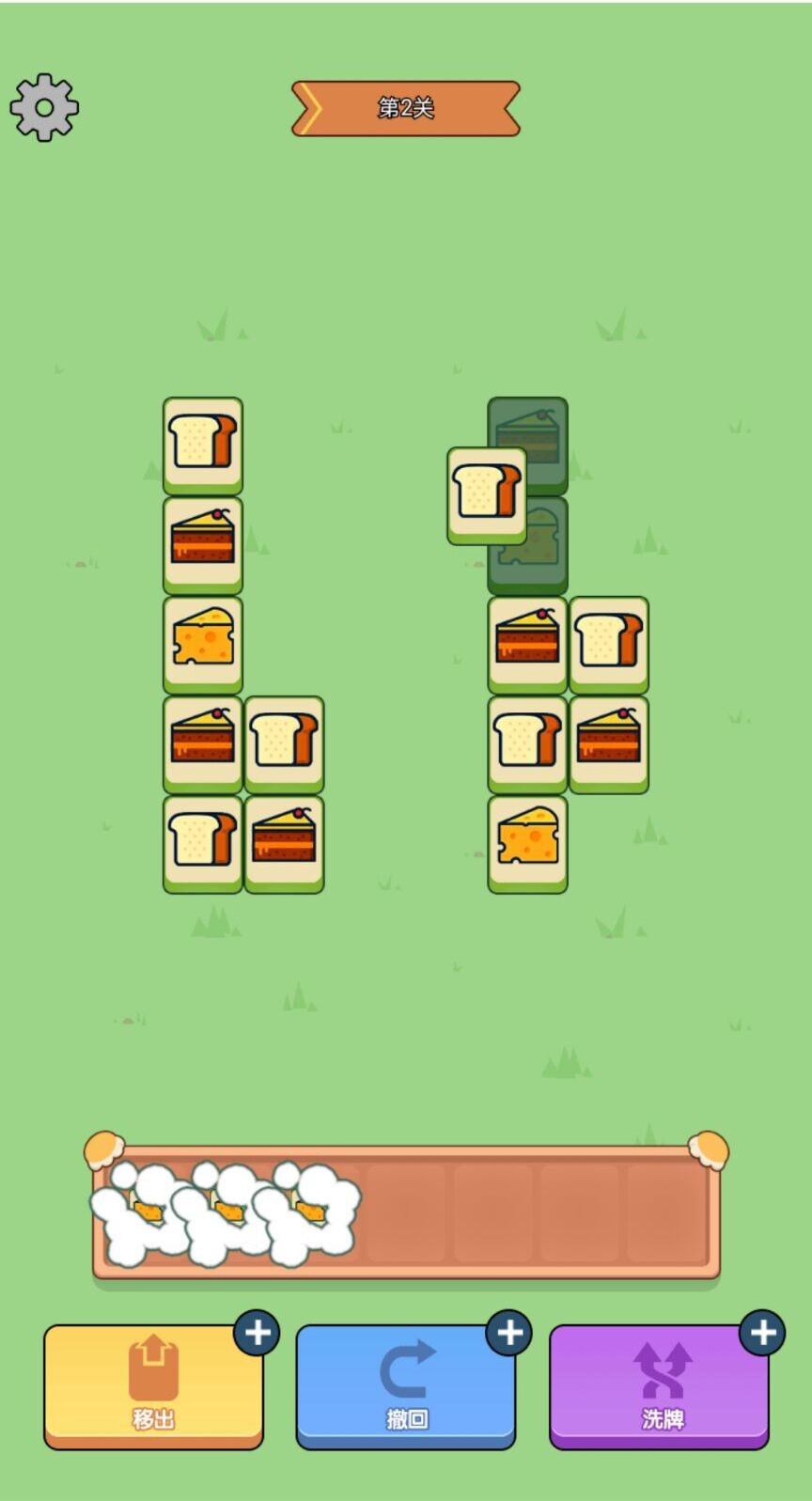The image size is (812, 1501).
Task: Get extra shuffles via the 洗牌 plus badge
Action: [x=762, y=1333]
